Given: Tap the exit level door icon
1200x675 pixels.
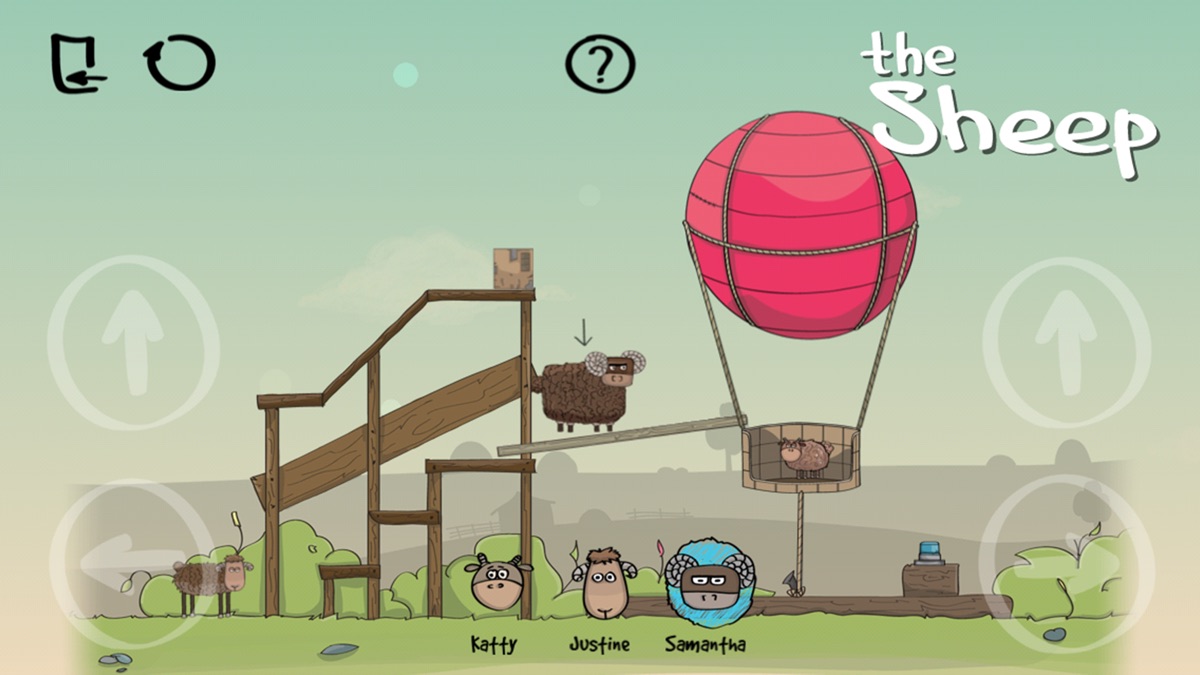Looking at the screenshot, I should click(78, 63).
